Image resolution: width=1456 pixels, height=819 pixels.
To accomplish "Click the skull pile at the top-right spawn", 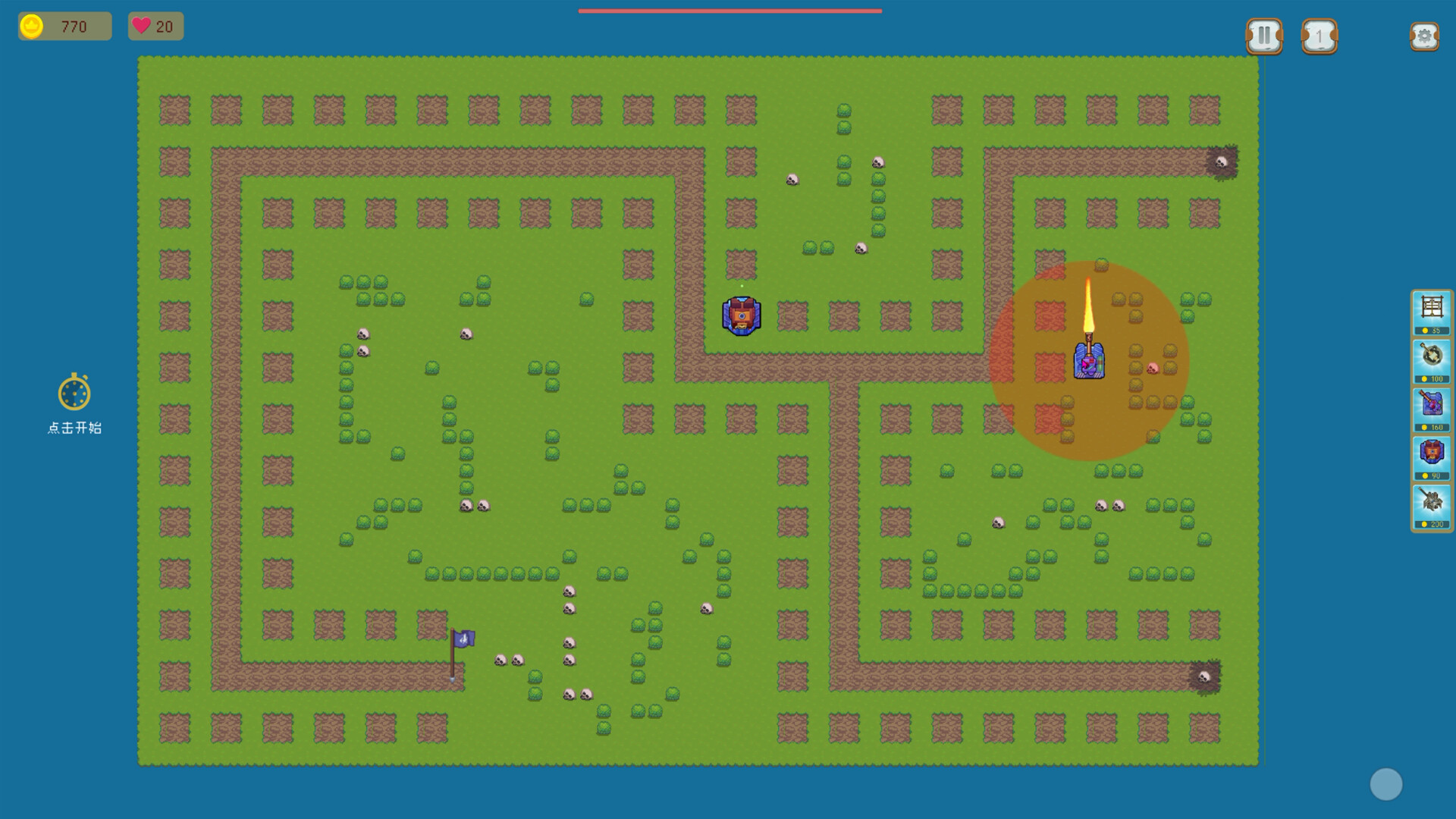I will click(1223, 163).
